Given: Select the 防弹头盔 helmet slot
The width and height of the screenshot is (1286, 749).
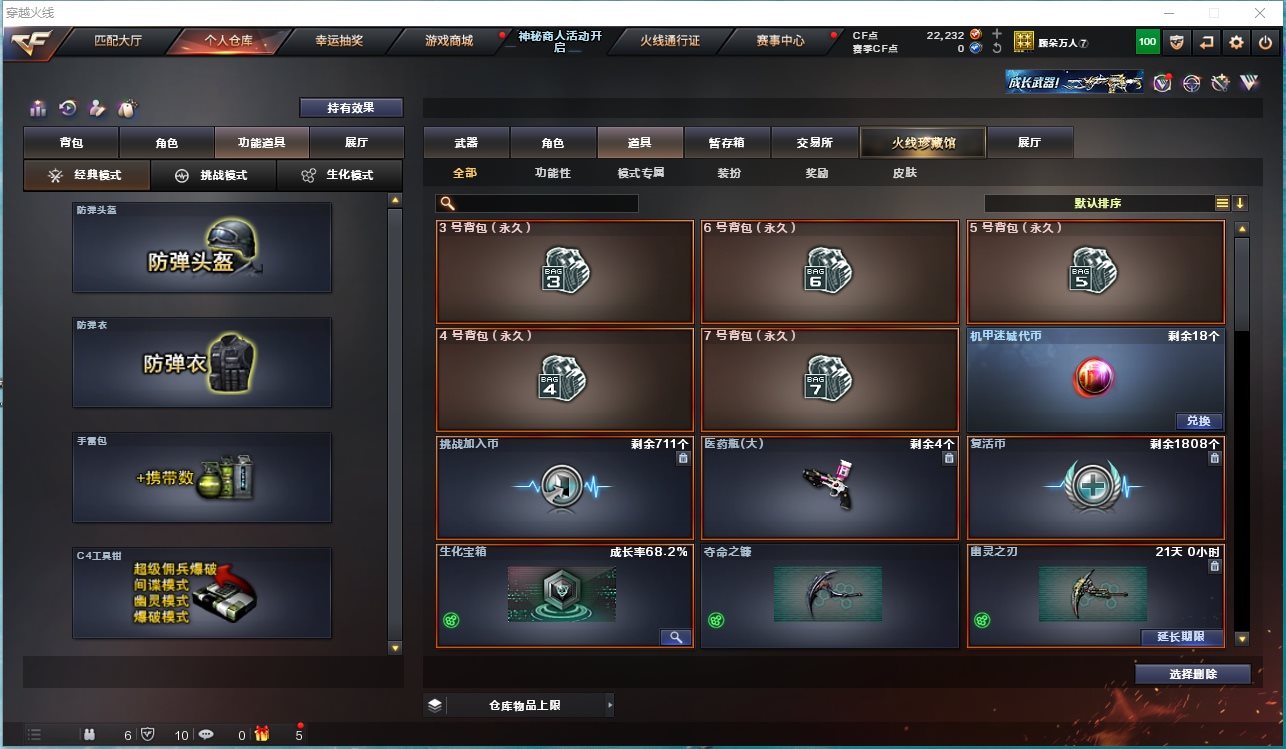Looking at the screenshot, I should click(x=201, y=248).
